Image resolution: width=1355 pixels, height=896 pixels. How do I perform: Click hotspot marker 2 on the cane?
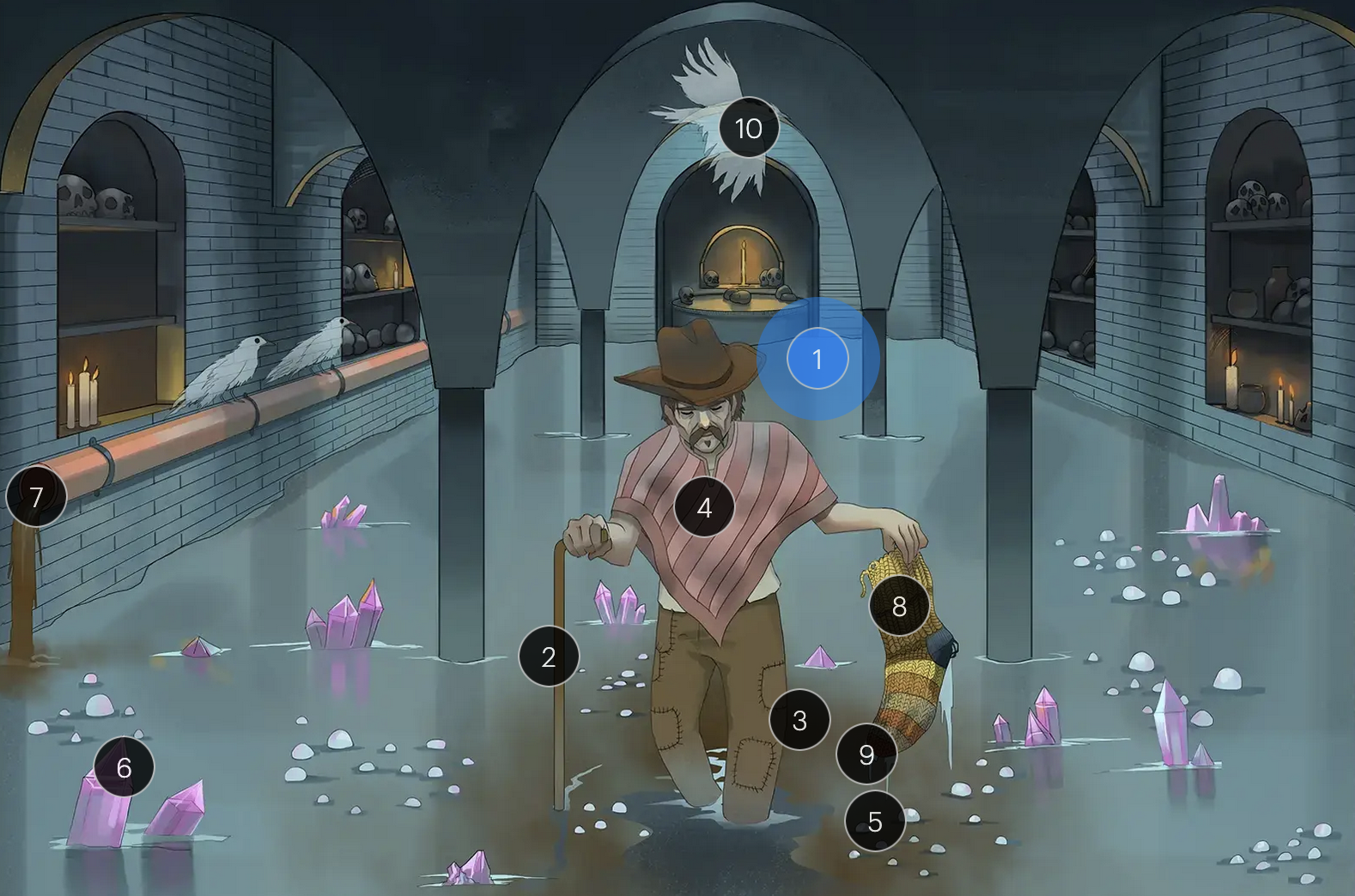pyautogui.click(x=549, y=657)
